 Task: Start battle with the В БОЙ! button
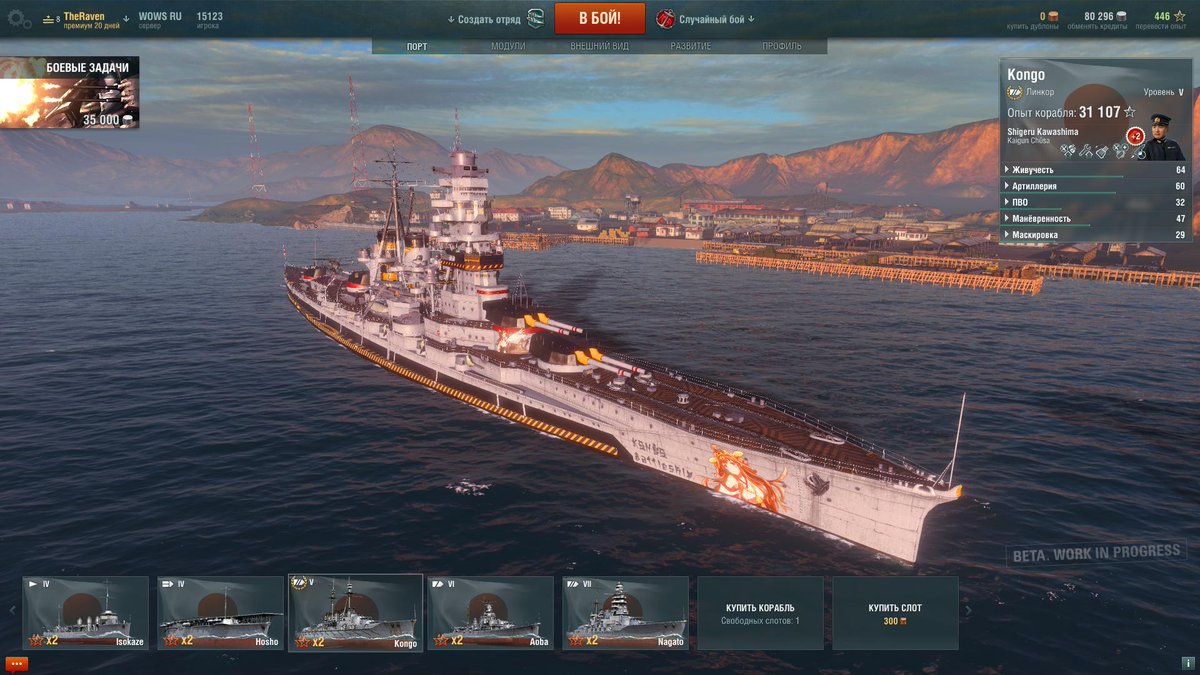coord(599,18)
